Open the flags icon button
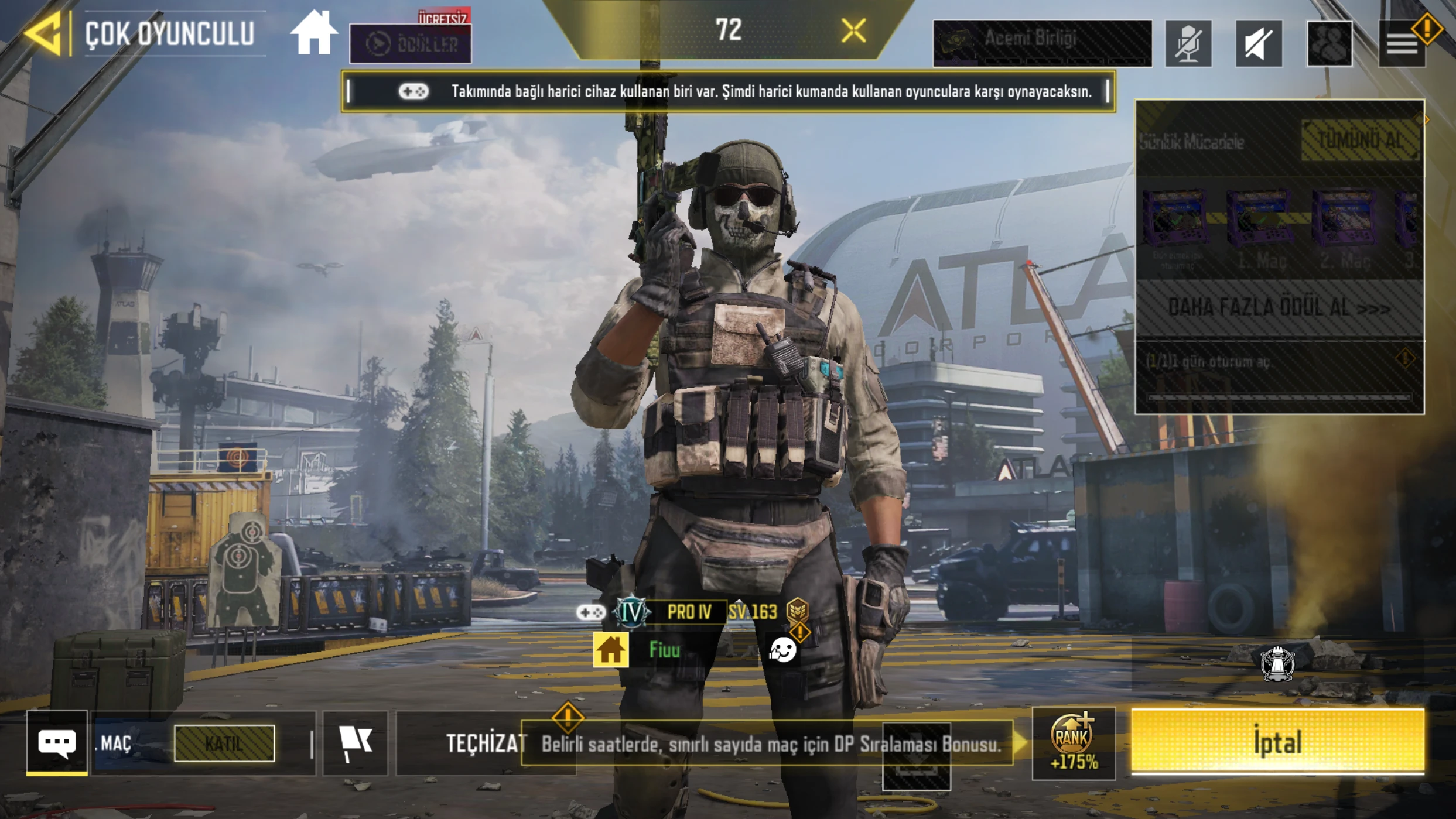 pos(356,743)
